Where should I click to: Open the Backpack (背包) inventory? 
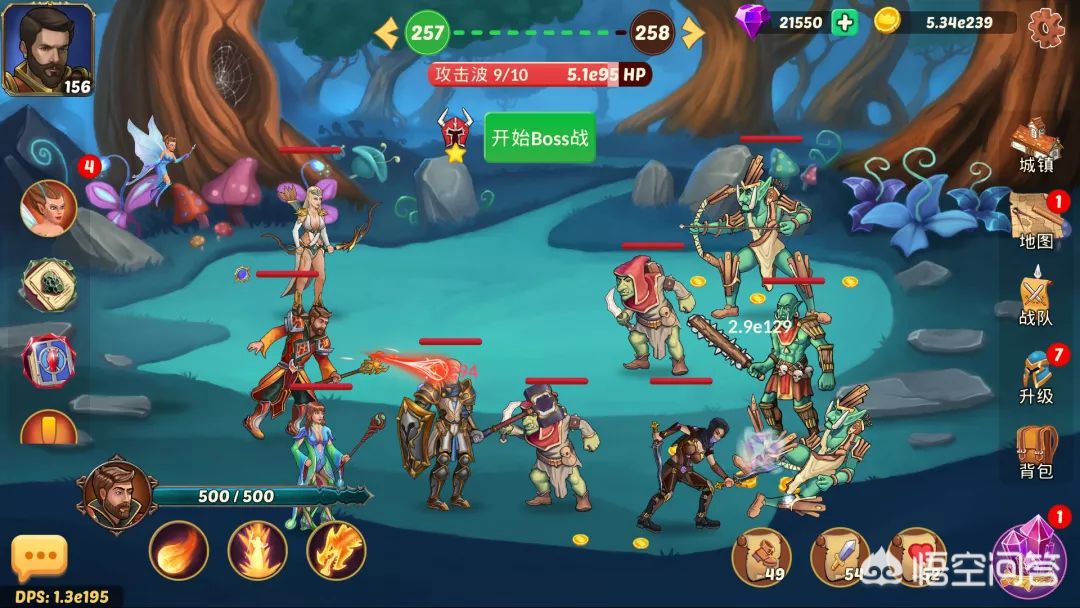1036,452
